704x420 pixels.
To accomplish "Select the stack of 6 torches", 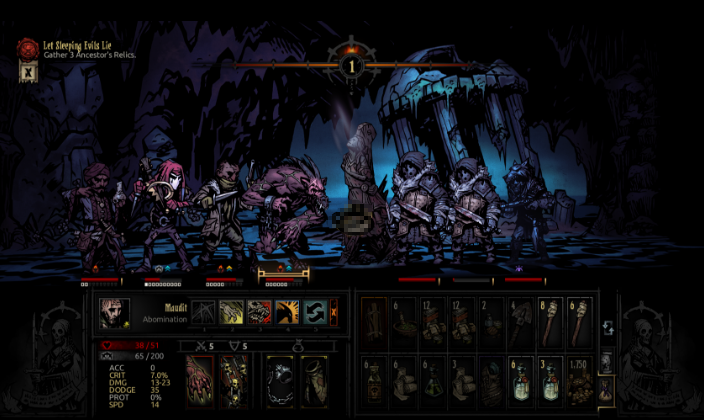I will coord(580,322).
